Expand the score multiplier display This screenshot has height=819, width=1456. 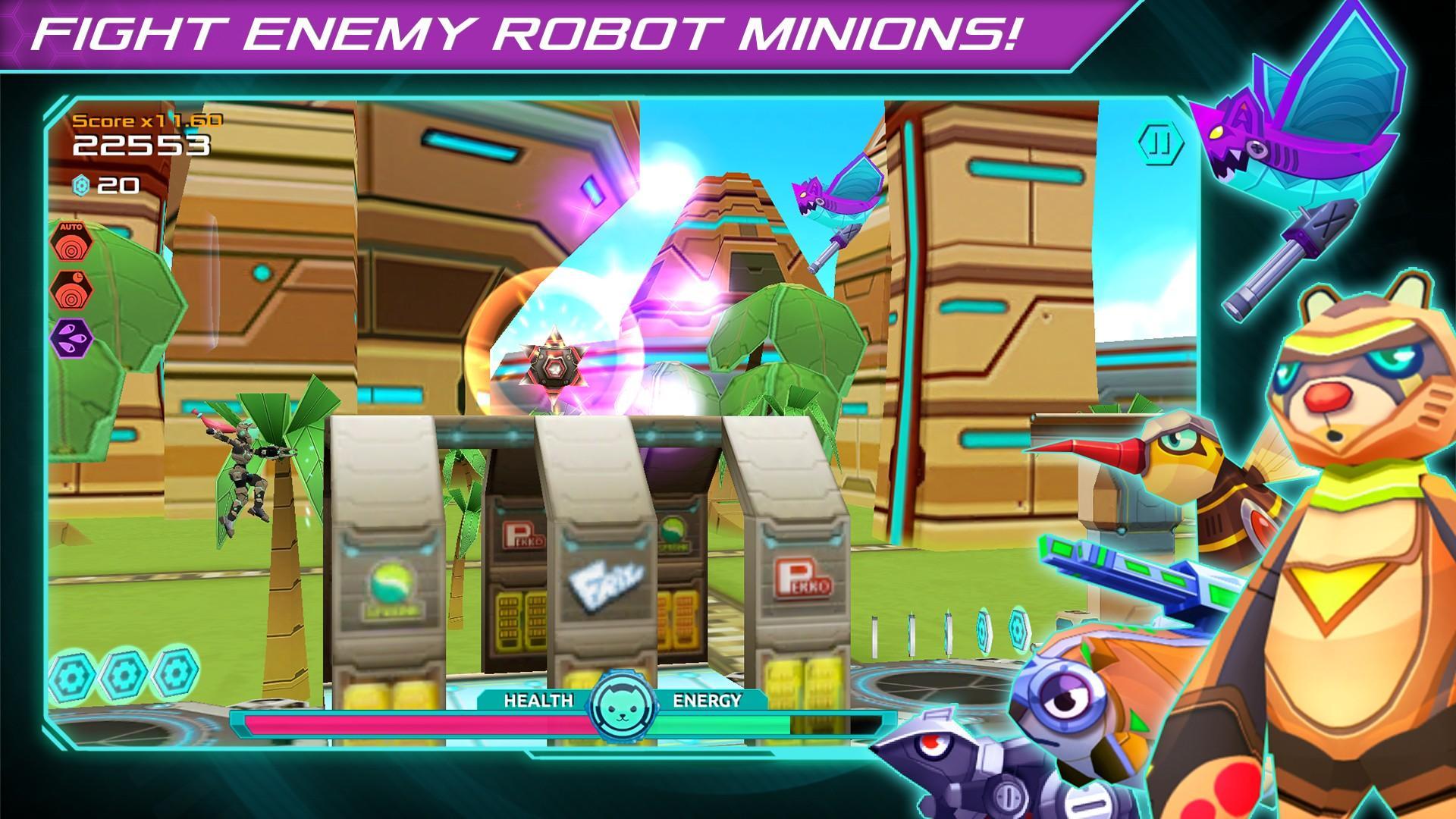(148, 119)
